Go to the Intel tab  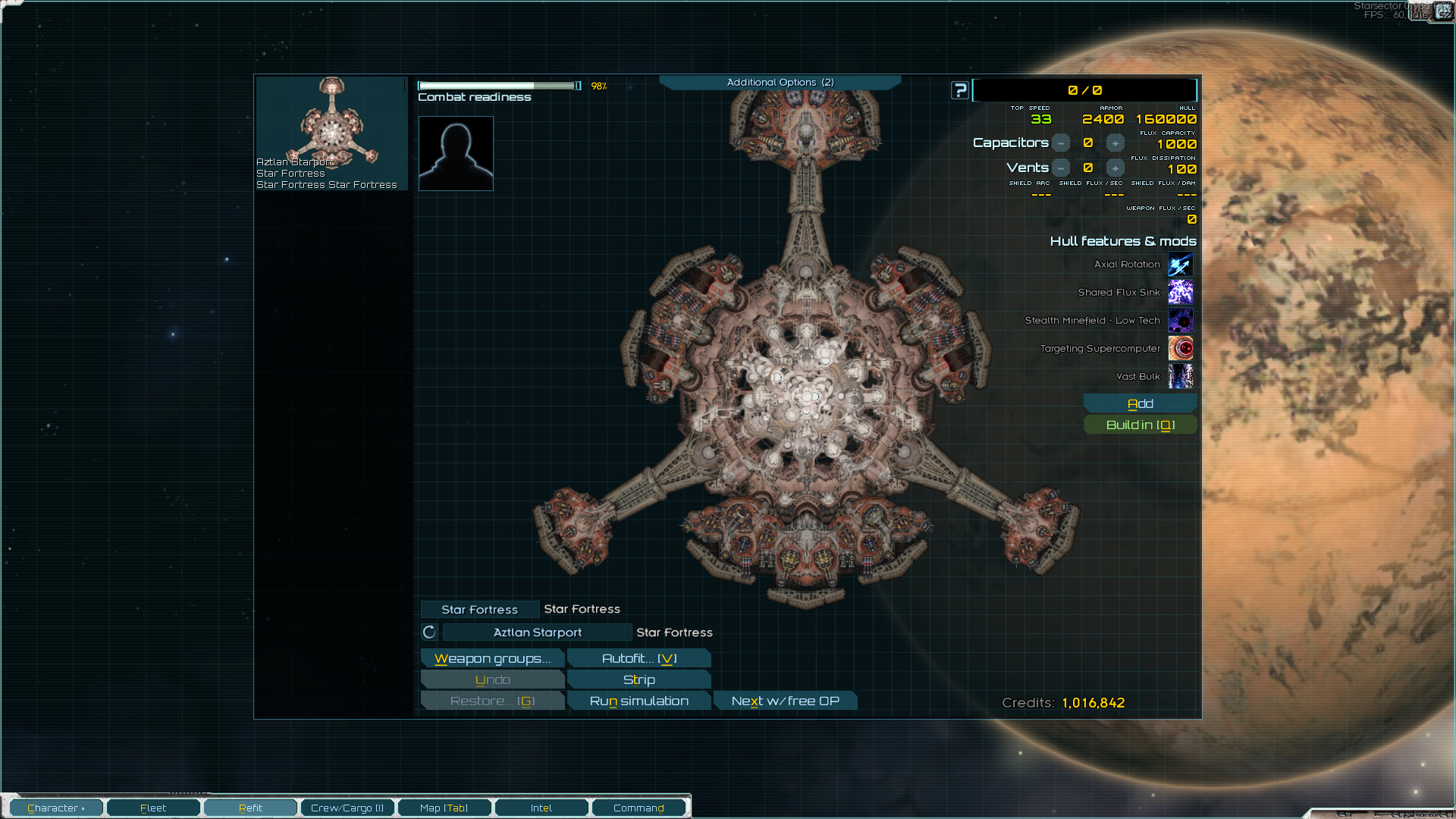[541, 808]
